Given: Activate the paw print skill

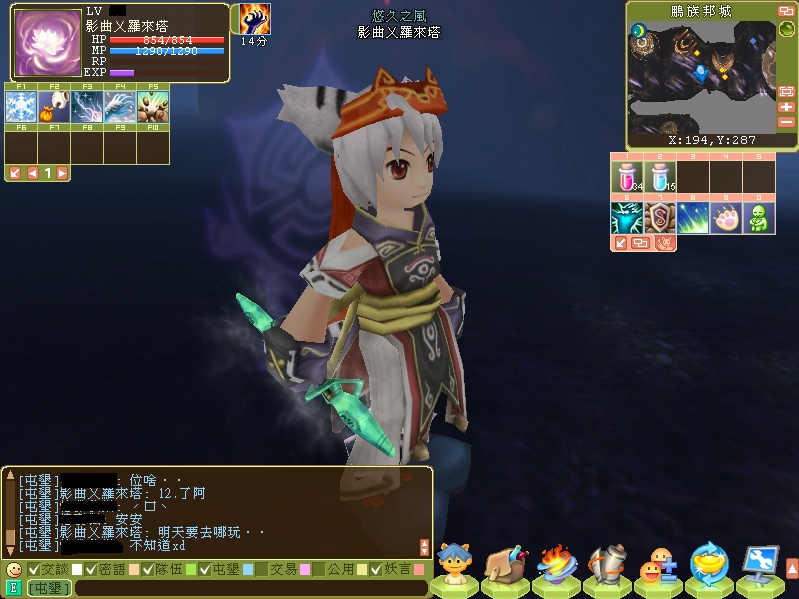Looking at the screenshot, I should pos(726,218).
